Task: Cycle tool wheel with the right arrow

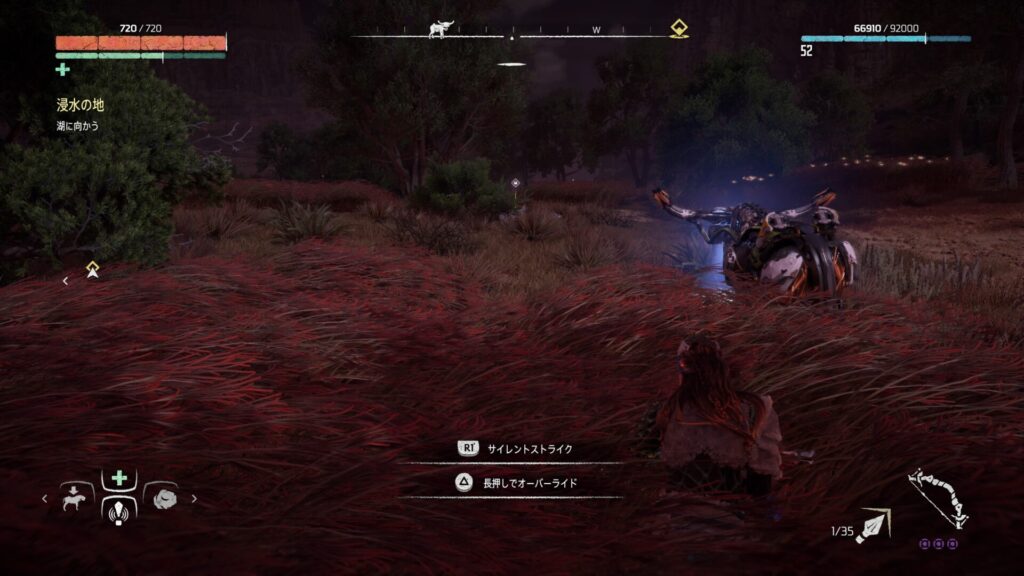Action: point(193,498)
